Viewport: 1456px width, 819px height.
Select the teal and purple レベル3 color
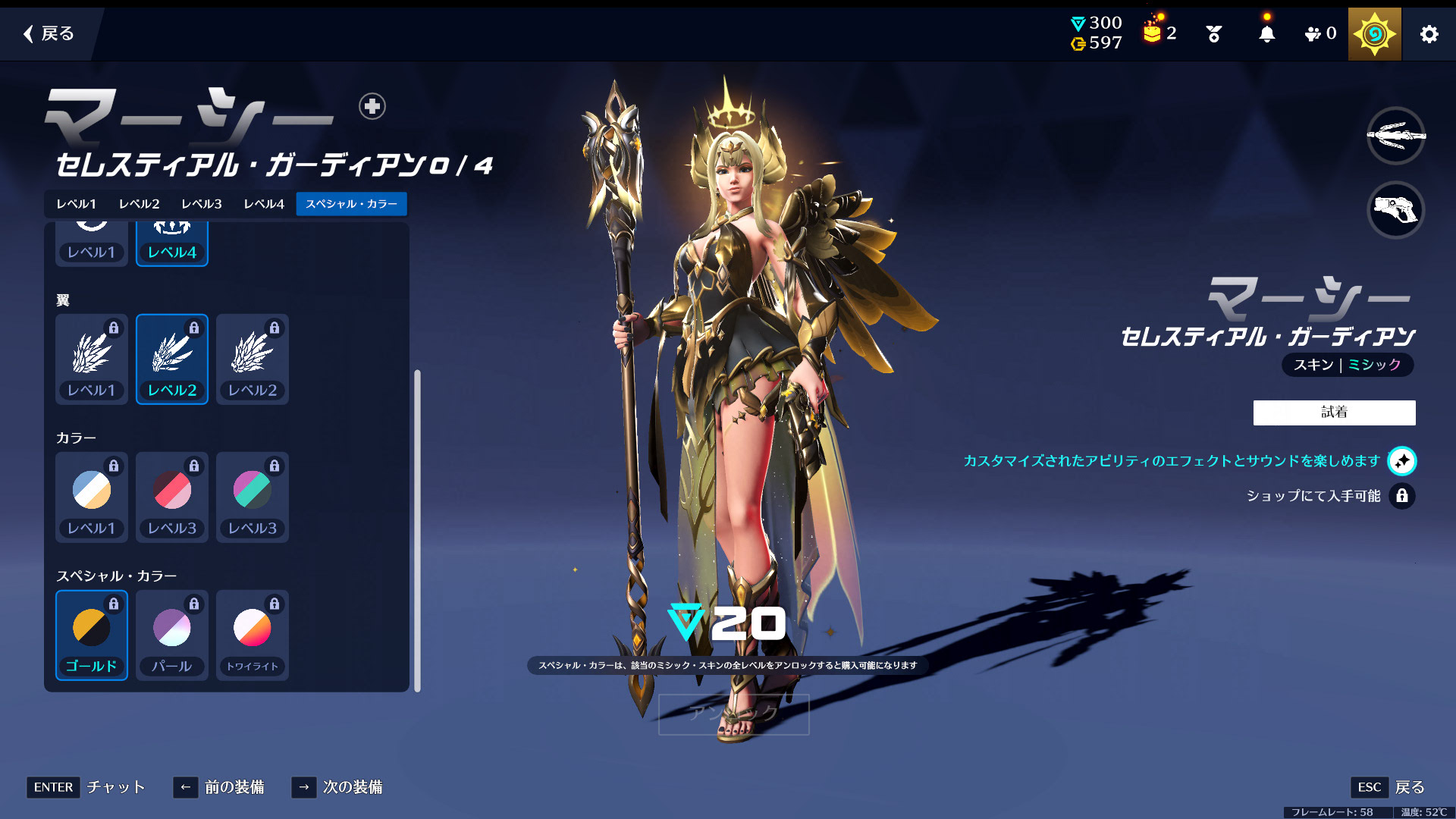click(x=253, y=497)
